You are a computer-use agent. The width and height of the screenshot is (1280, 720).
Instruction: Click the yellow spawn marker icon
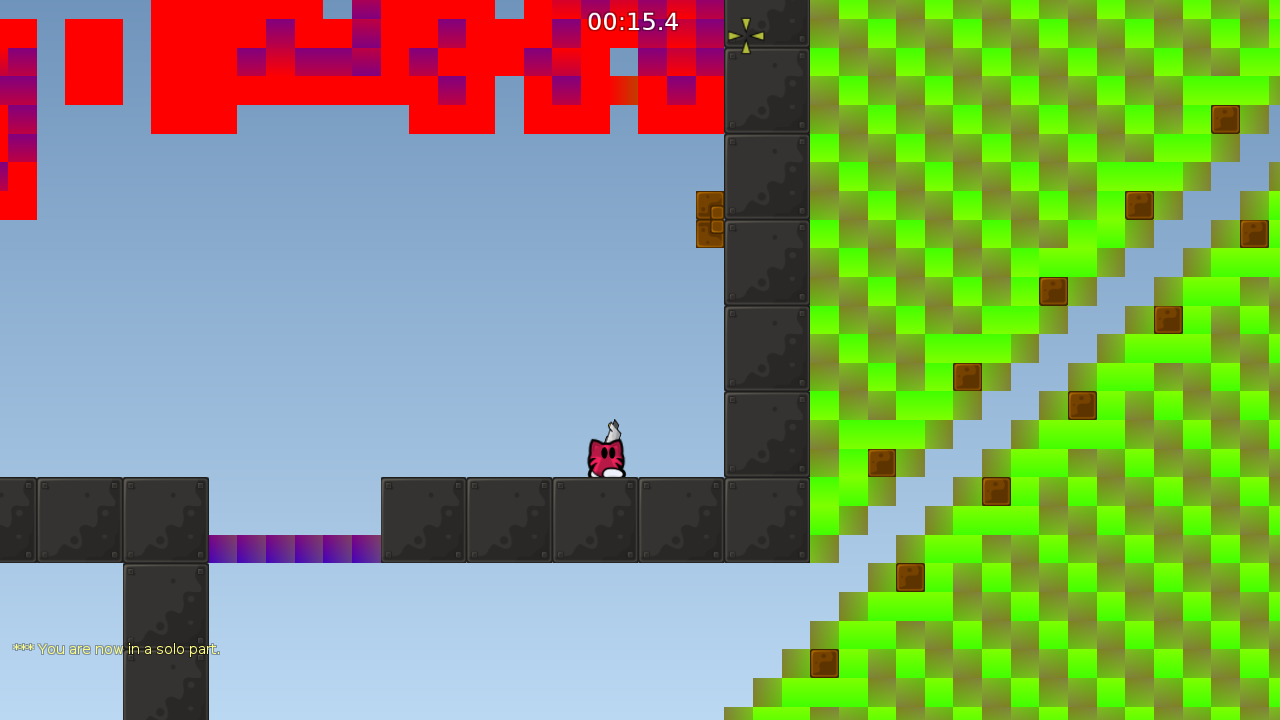point(748,33)
